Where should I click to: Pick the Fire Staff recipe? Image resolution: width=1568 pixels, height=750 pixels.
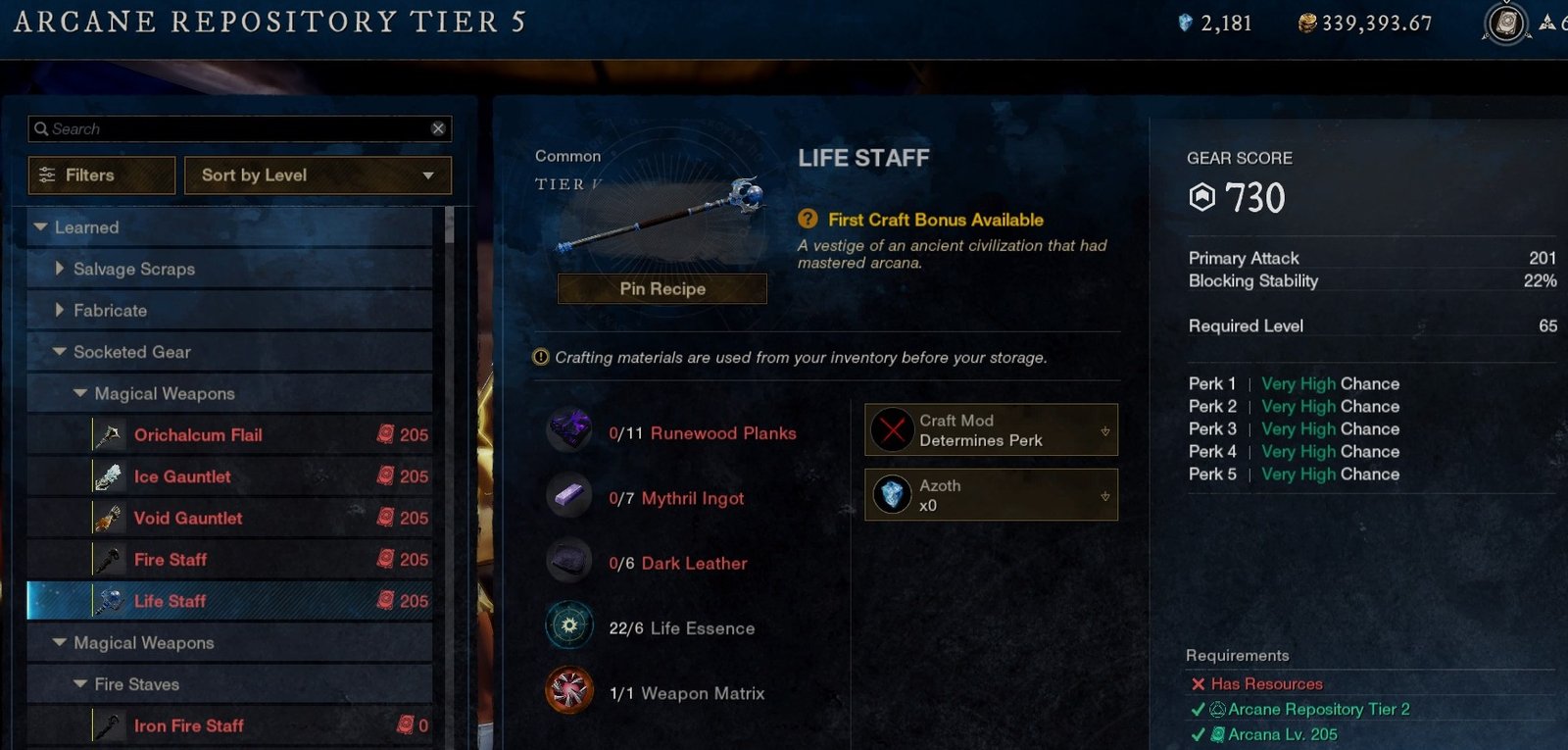[171, 560]
